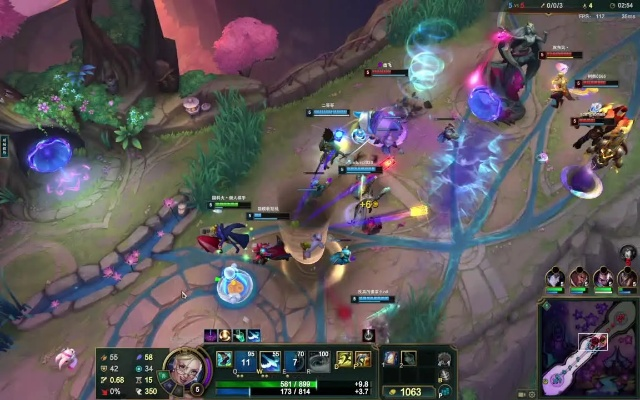Inspect the passive ability icon
This screenshot has width=640, height=400.
[x=223, y=358]
